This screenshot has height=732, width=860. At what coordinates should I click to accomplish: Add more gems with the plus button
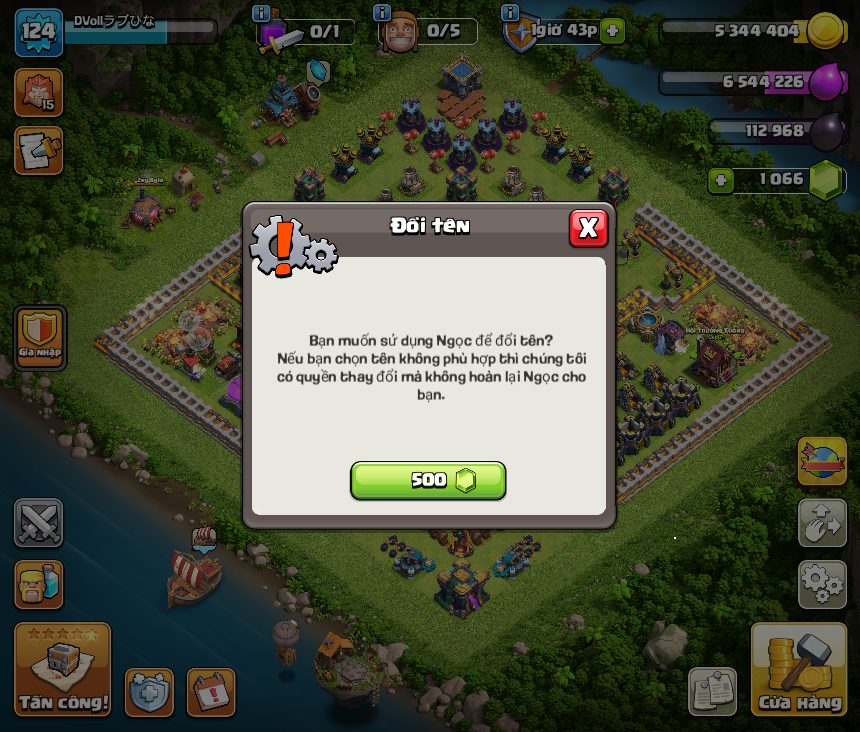tap(721, 180)
